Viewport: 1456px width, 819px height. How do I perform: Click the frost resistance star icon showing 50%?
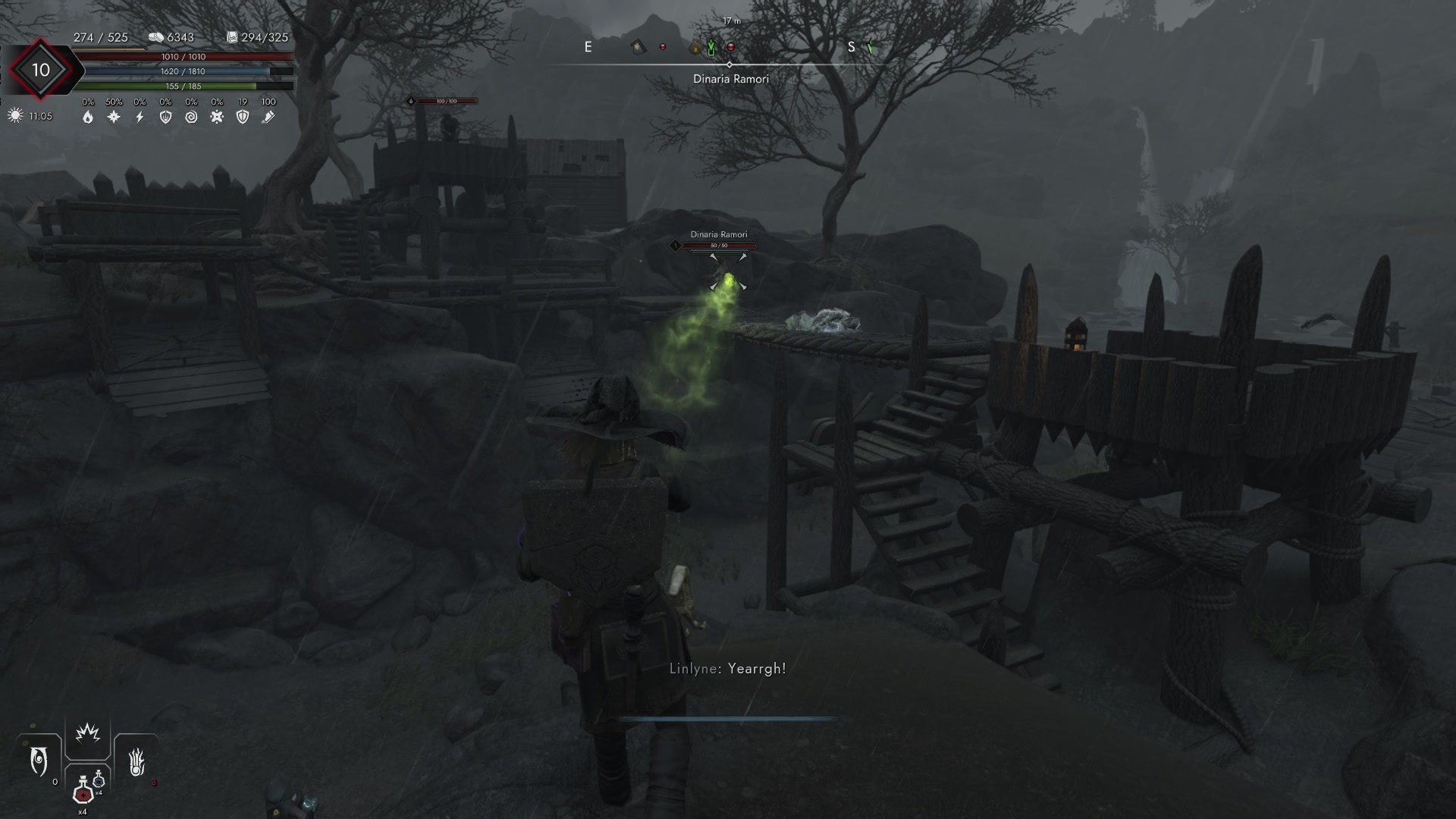pos(112,116)
